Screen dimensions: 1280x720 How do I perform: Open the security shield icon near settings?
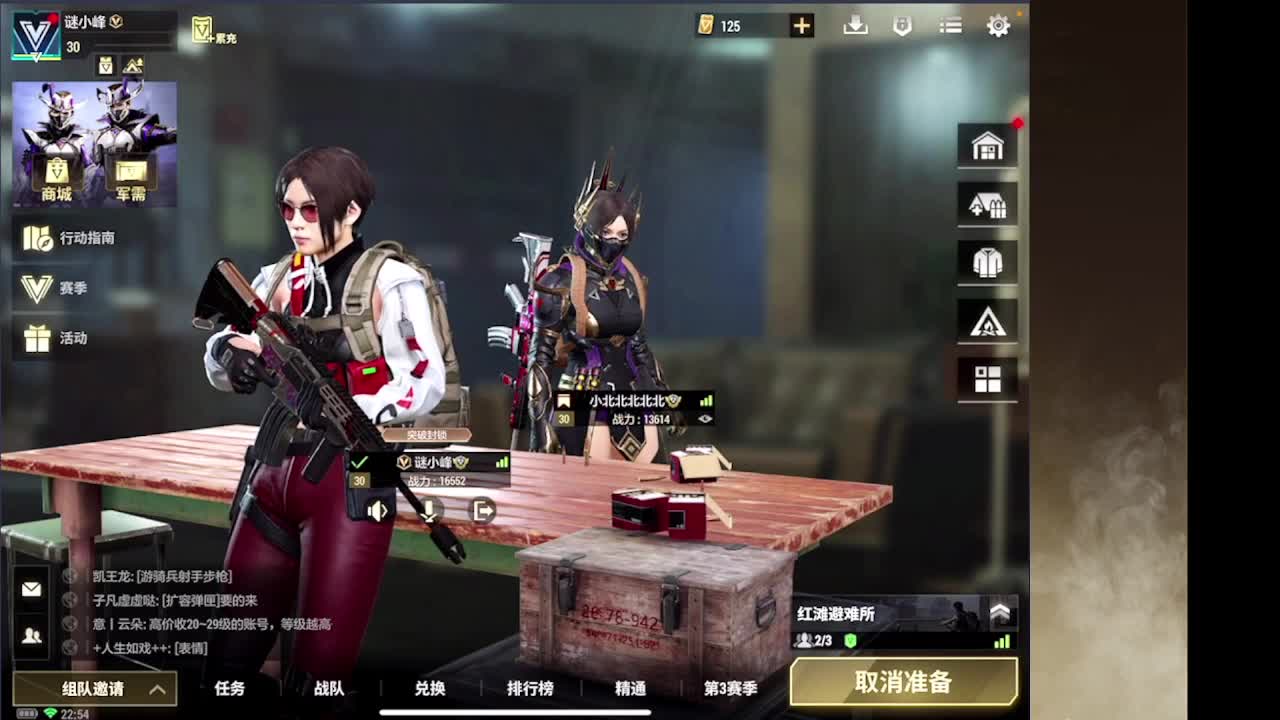tap(904, 26)
